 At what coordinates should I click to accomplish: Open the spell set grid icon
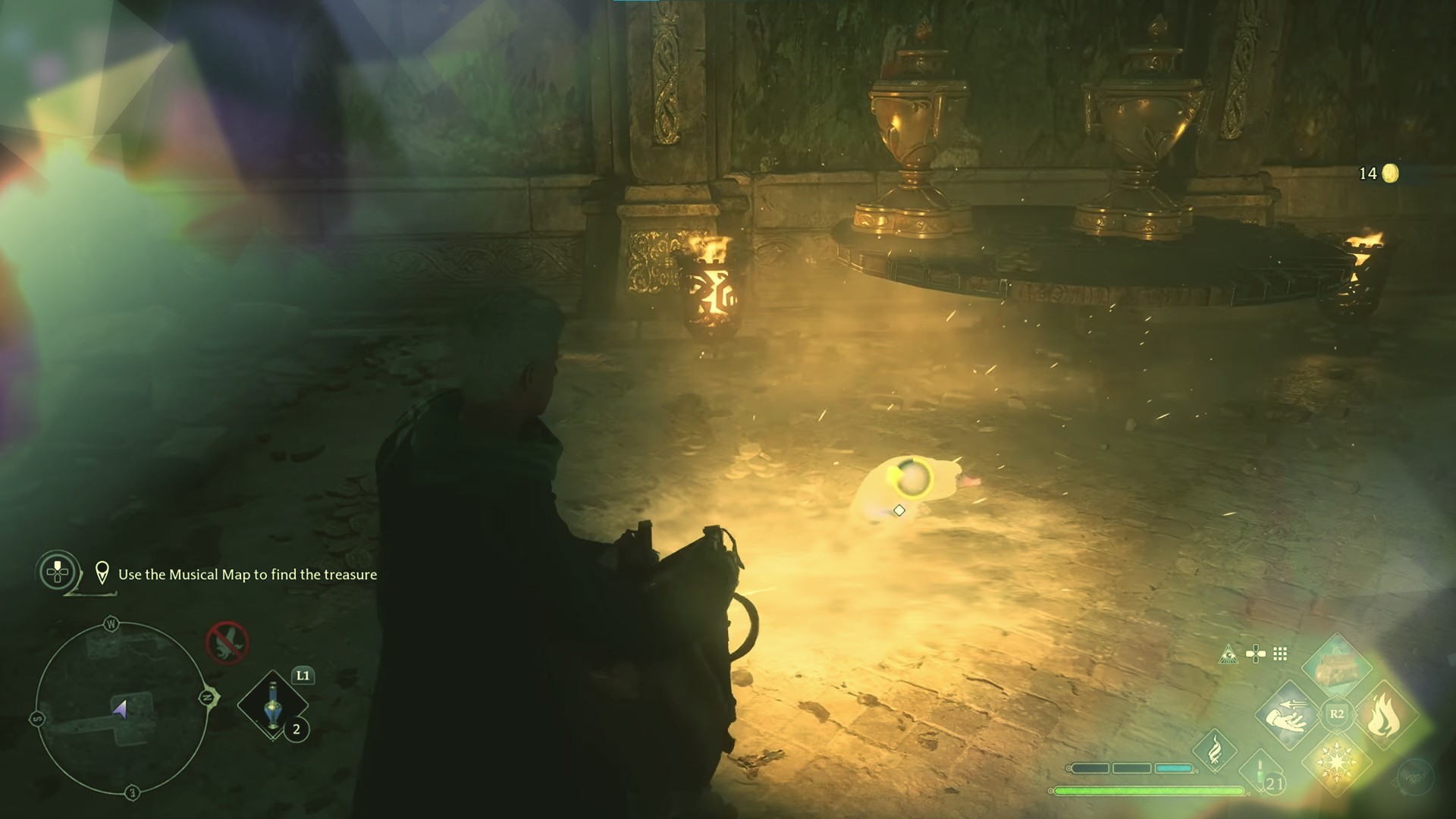pos(1280,654)
